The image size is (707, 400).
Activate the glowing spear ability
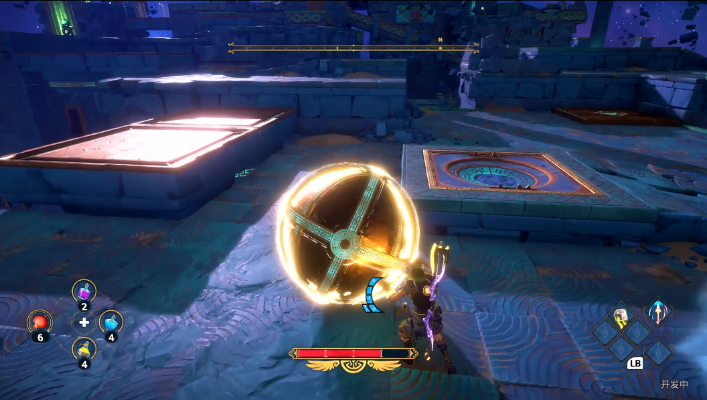click(657, 313)
